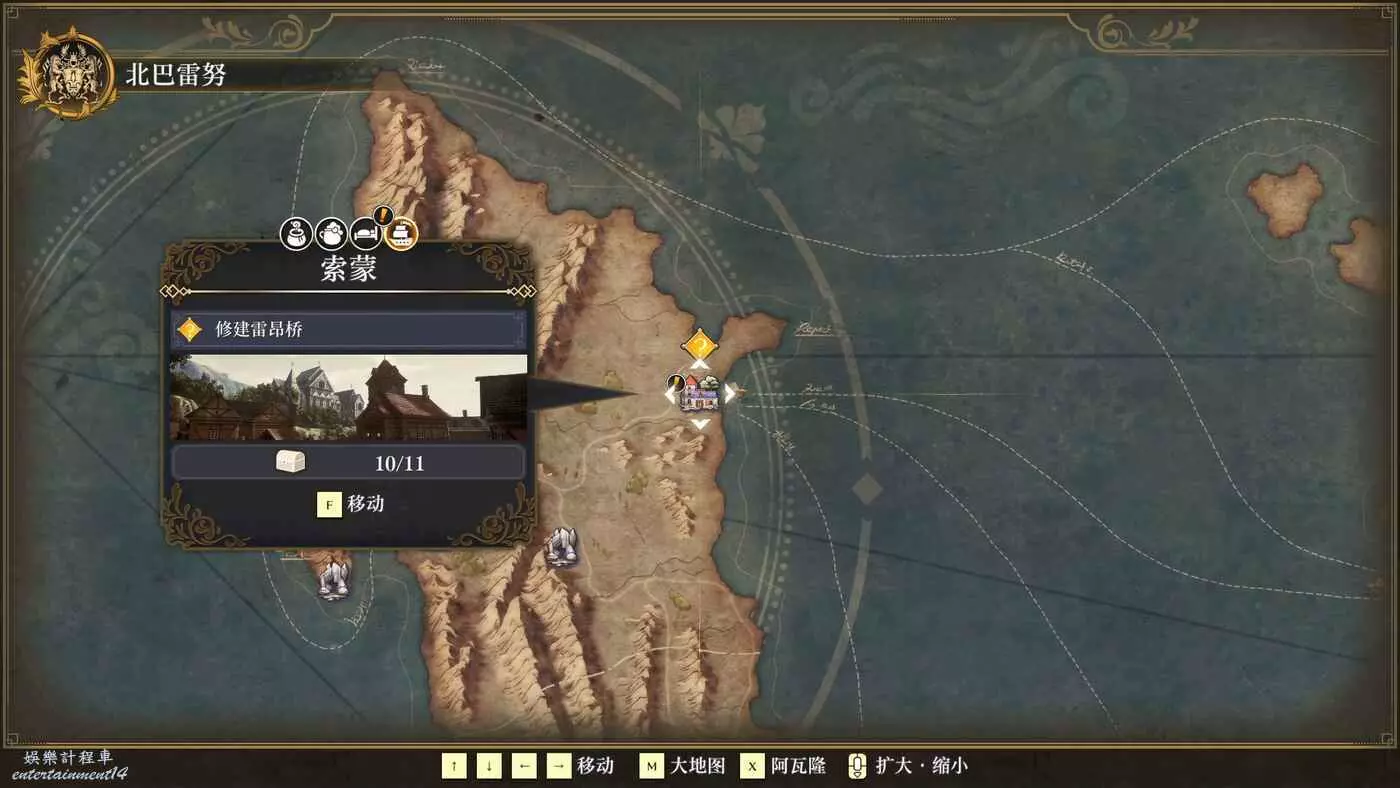Viewport: 1400px width, 788px height.
Task: Choose the inn bed facility icon
Action: tap(366, 234)
